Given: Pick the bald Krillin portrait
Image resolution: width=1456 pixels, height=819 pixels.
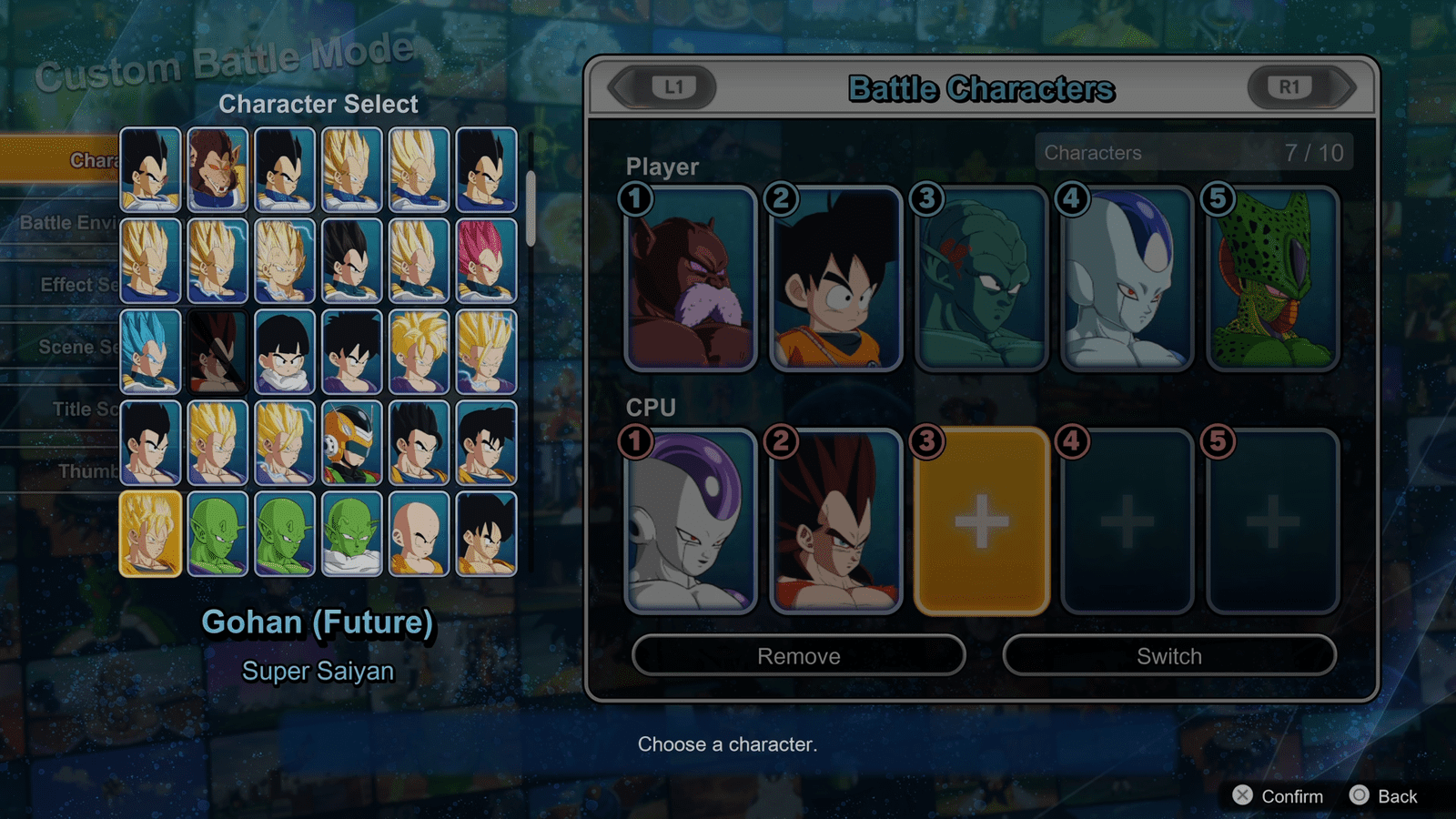Looking at the screenshot, I should [x=419, y=534].
